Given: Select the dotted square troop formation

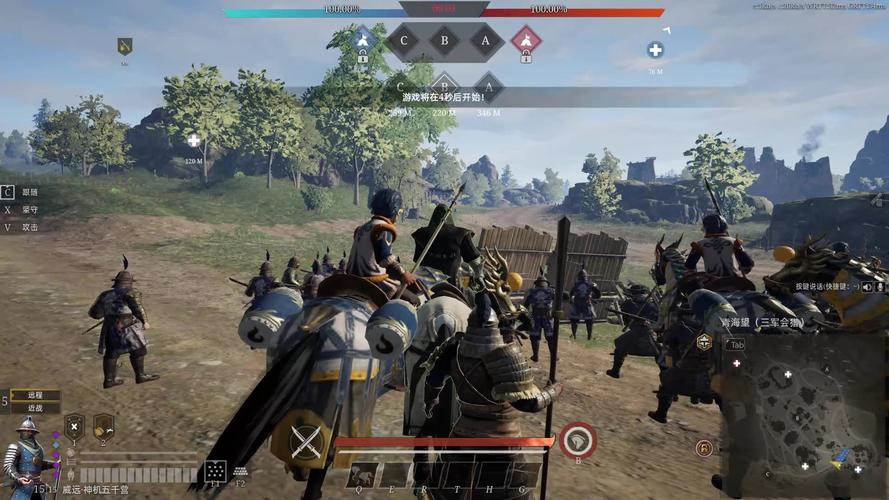Looking at the screenshot, I should point(214,471).
